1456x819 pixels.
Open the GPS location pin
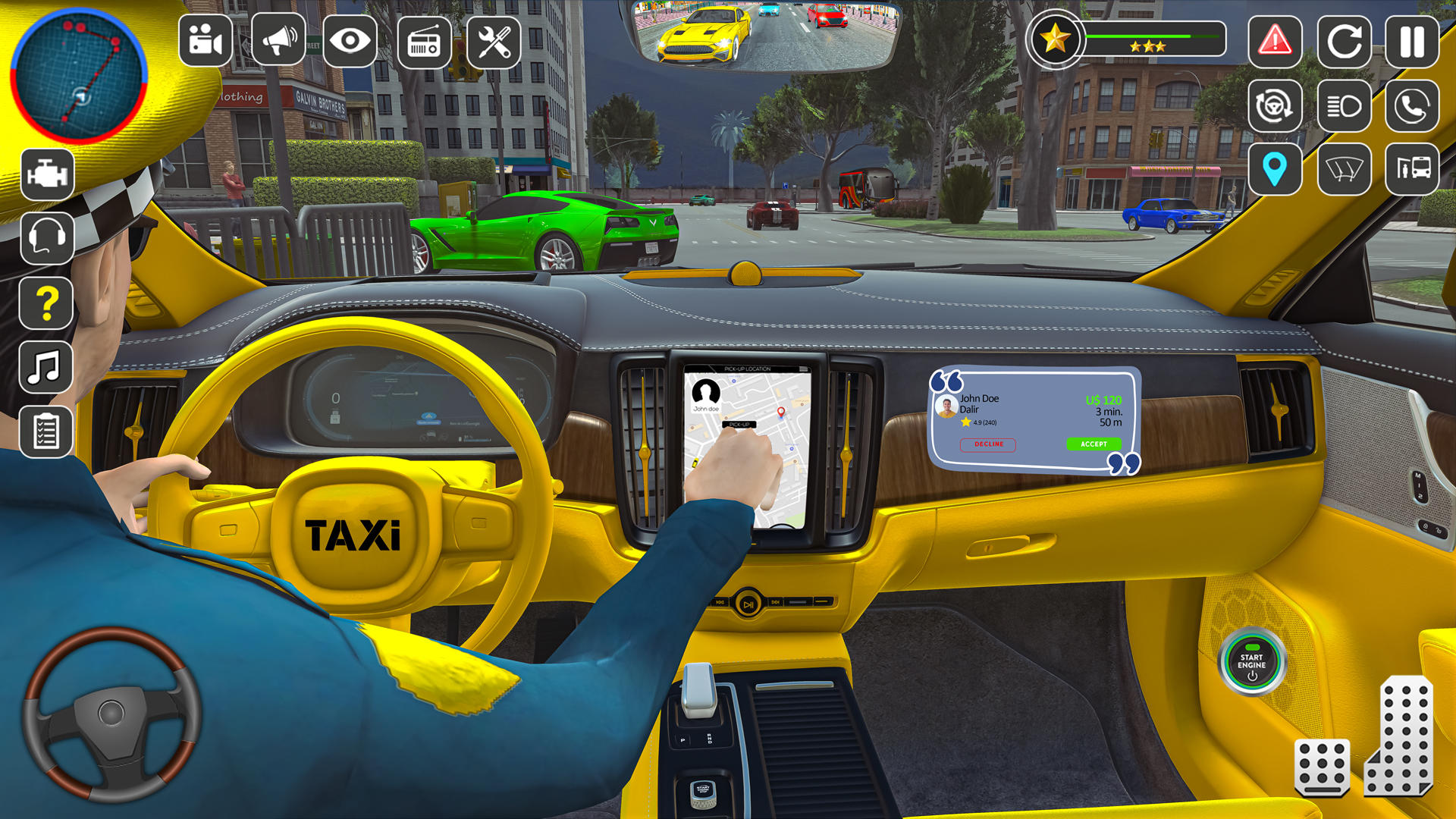[x=1276, y=169]
